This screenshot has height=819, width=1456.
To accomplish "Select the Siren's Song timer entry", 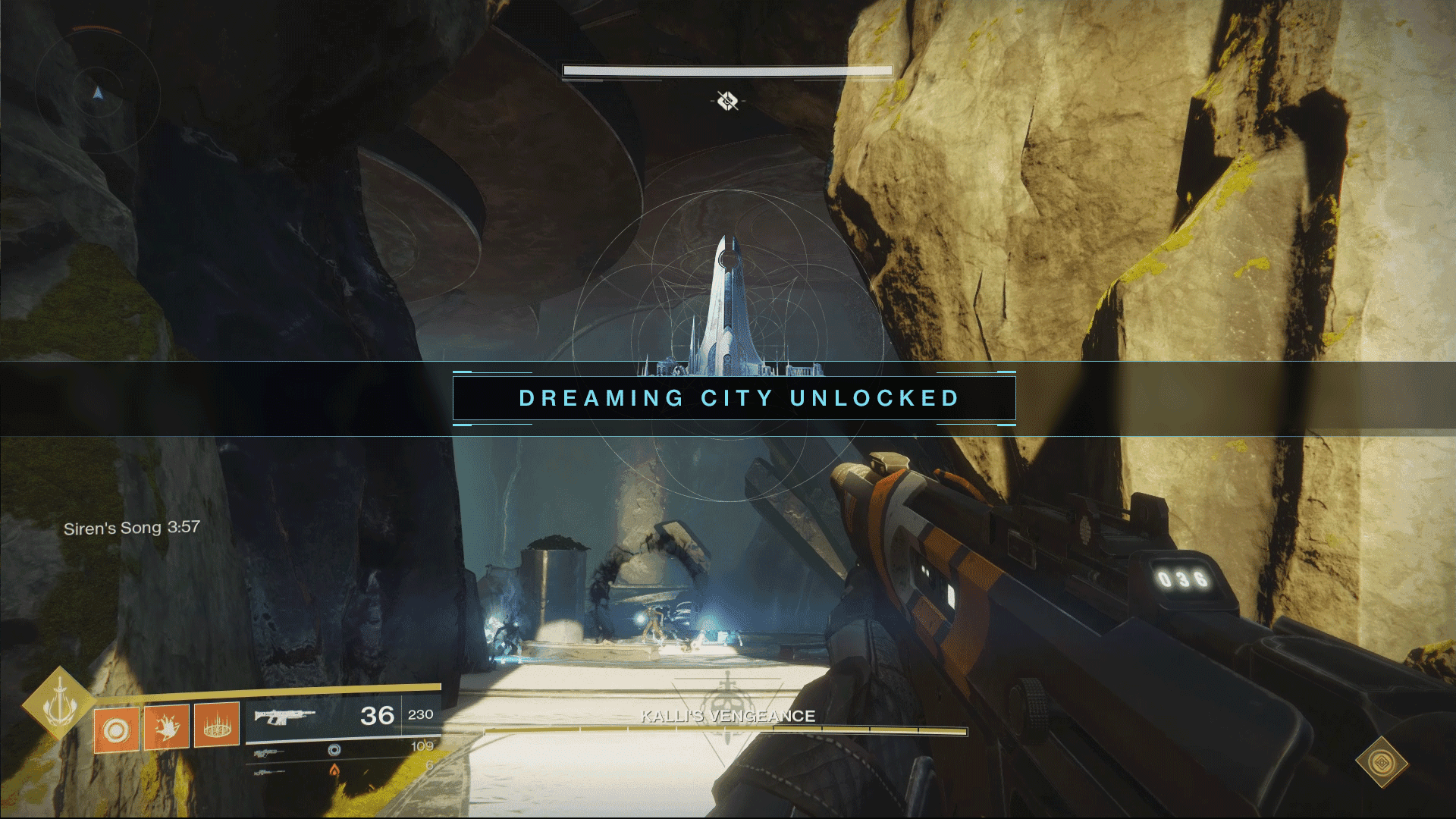I will 131,528.
